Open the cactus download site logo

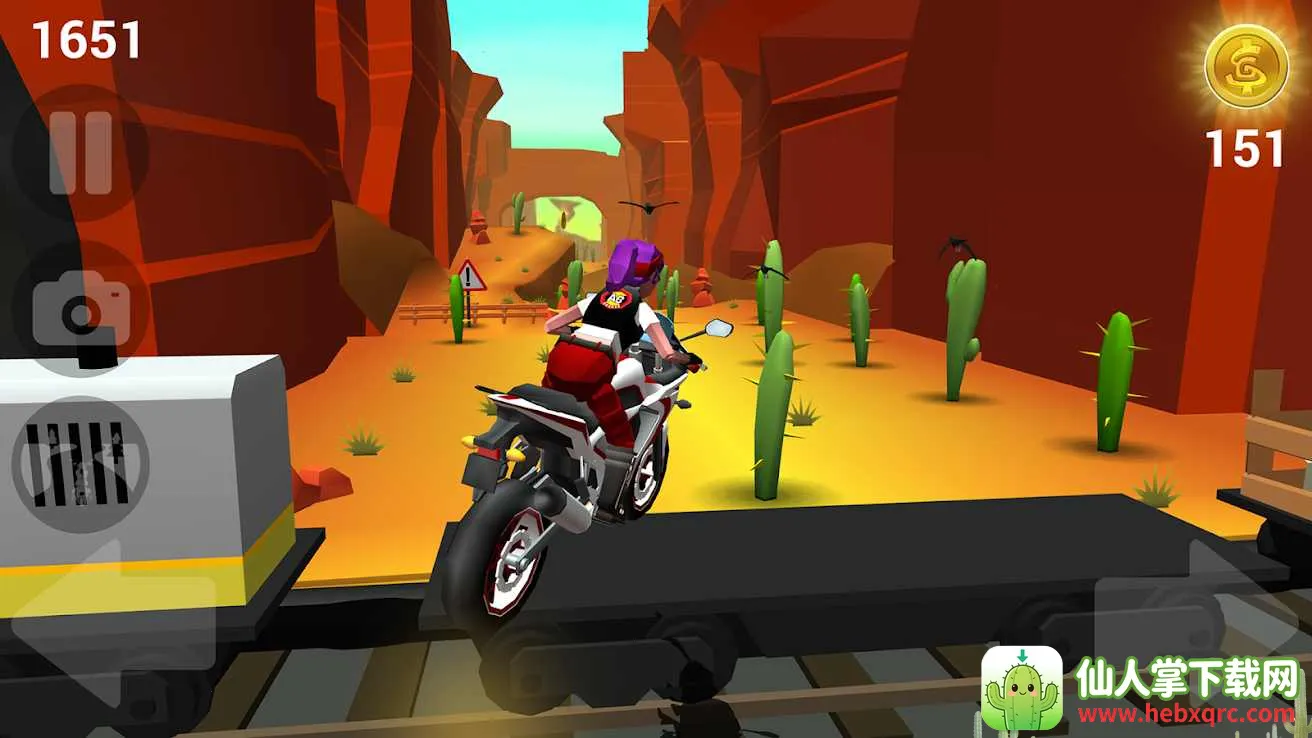pyautogui.click(x=1021, y=687)
